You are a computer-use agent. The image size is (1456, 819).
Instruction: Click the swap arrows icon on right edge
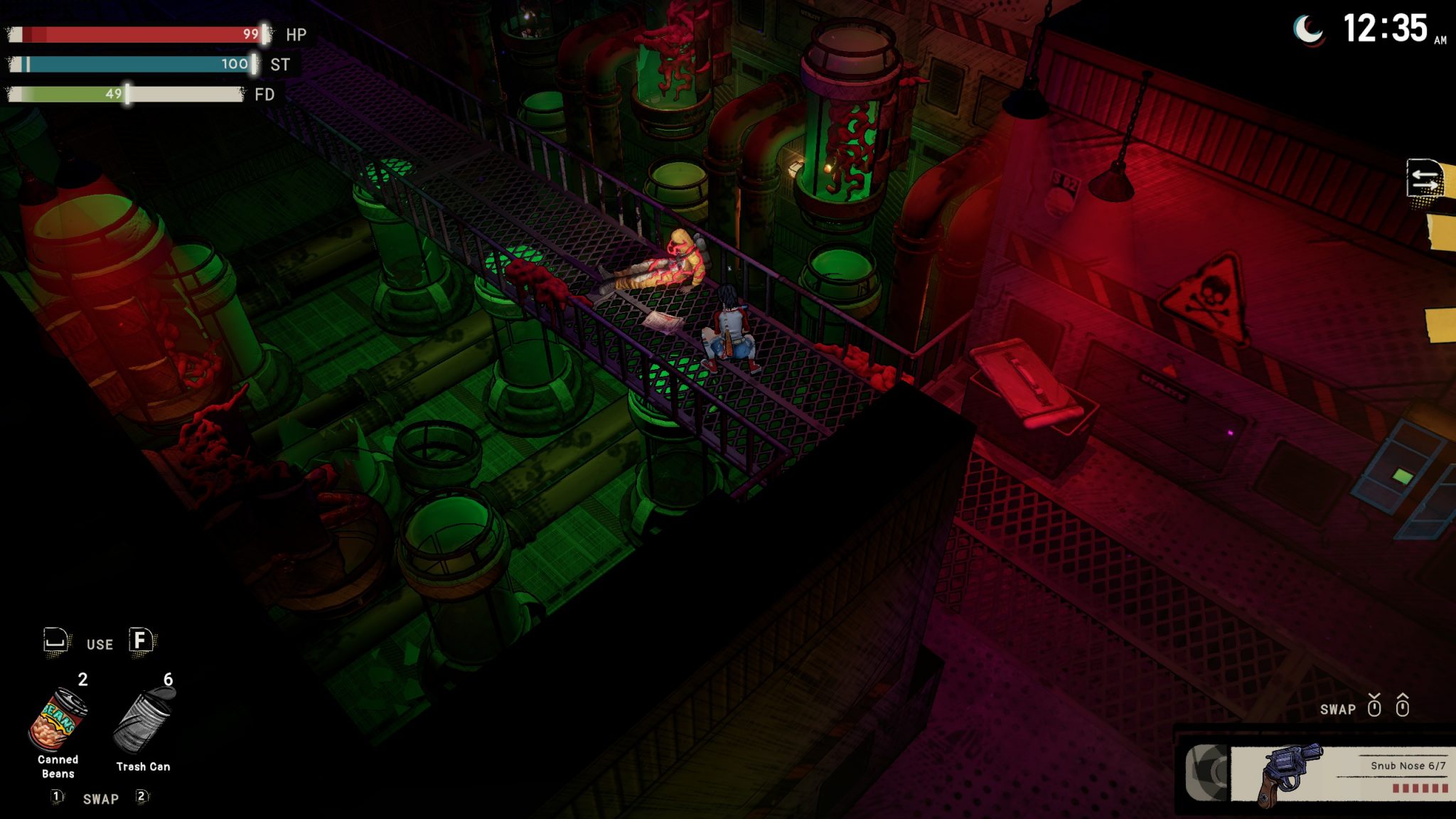coord(1424,178)
